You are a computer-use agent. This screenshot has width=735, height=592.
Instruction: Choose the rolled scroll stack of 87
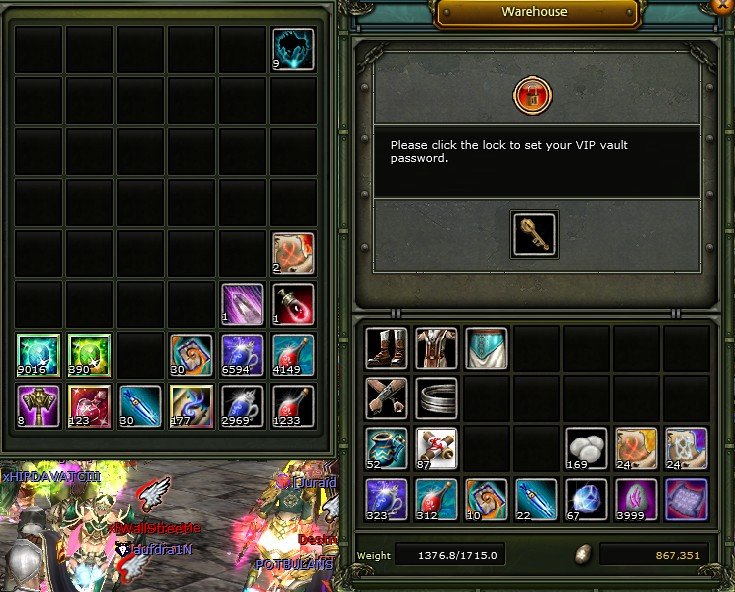pos(436,447)
